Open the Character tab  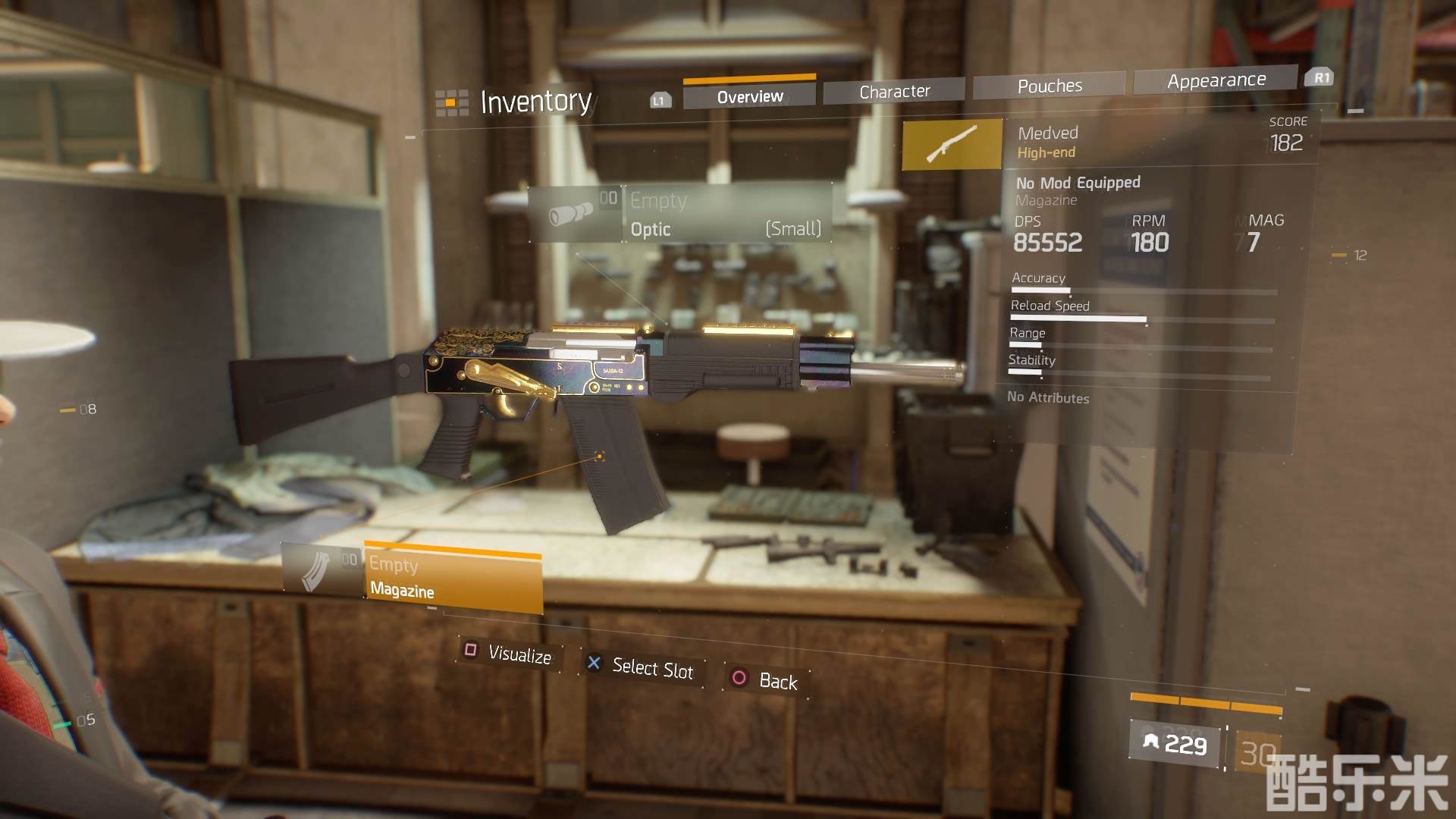pos(894,92)
